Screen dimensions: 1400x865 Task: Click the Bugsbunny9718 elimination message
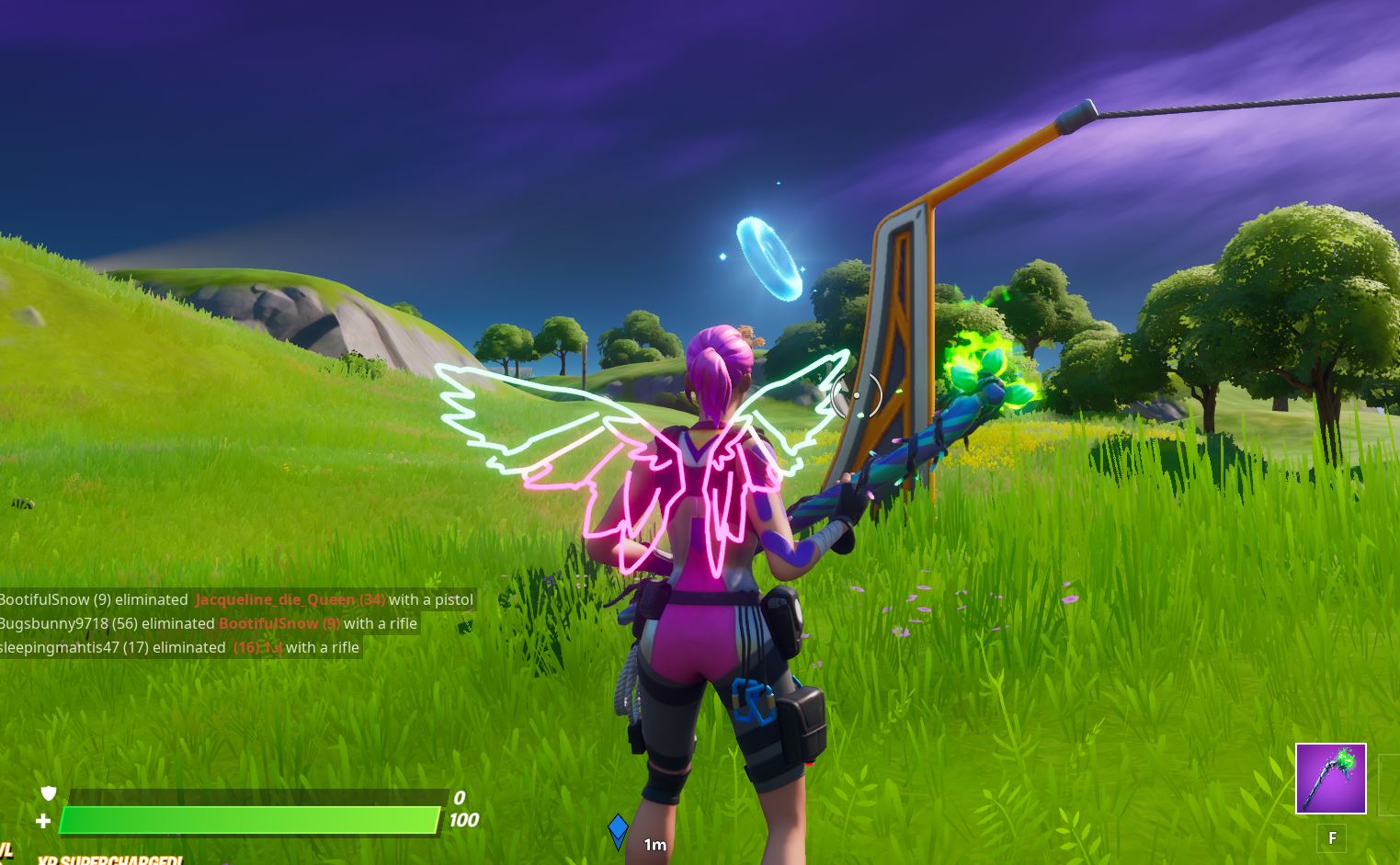pyautogui.click(x=208, y=623)
